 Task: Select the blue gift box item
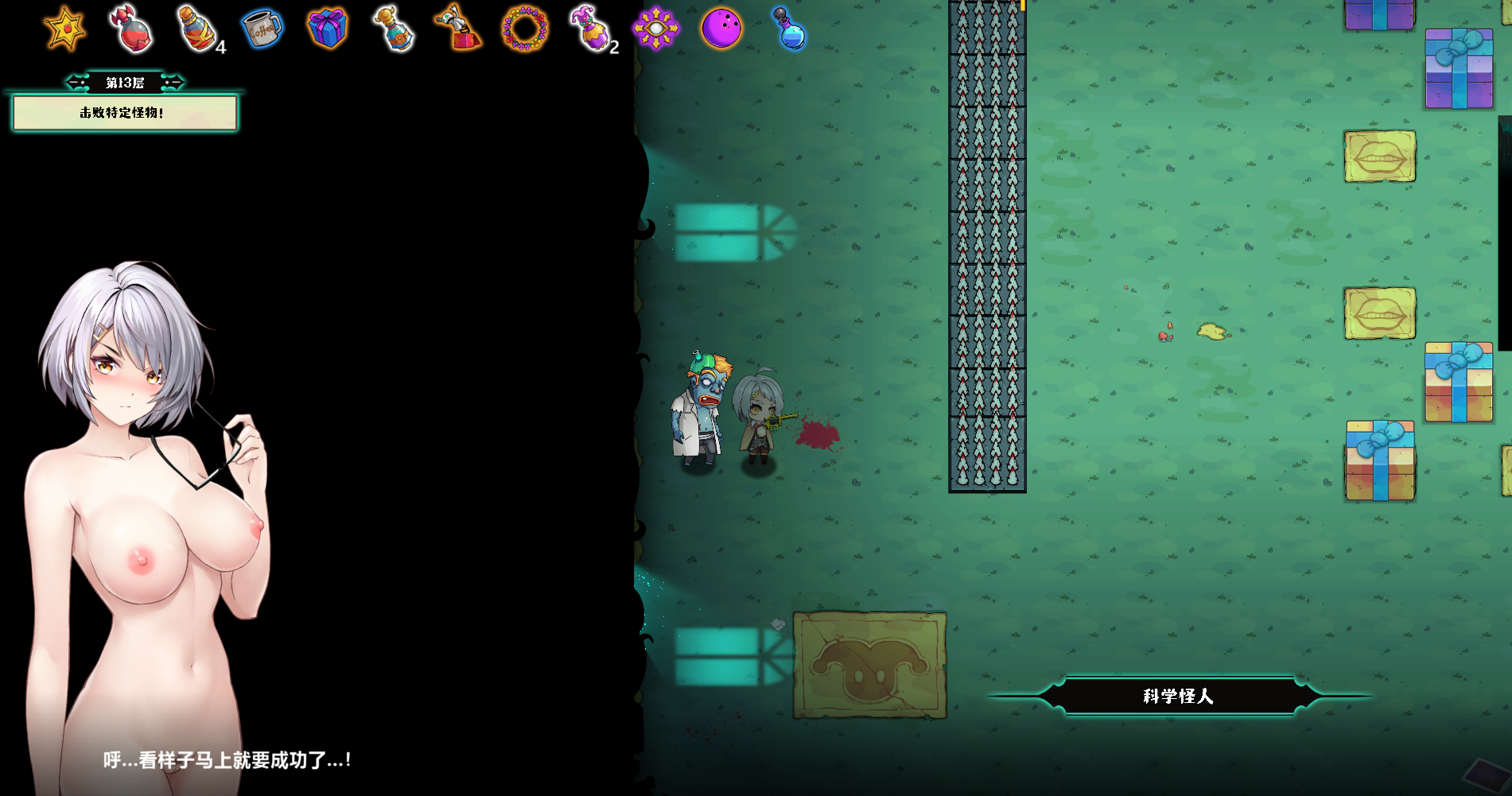(327, 29)
